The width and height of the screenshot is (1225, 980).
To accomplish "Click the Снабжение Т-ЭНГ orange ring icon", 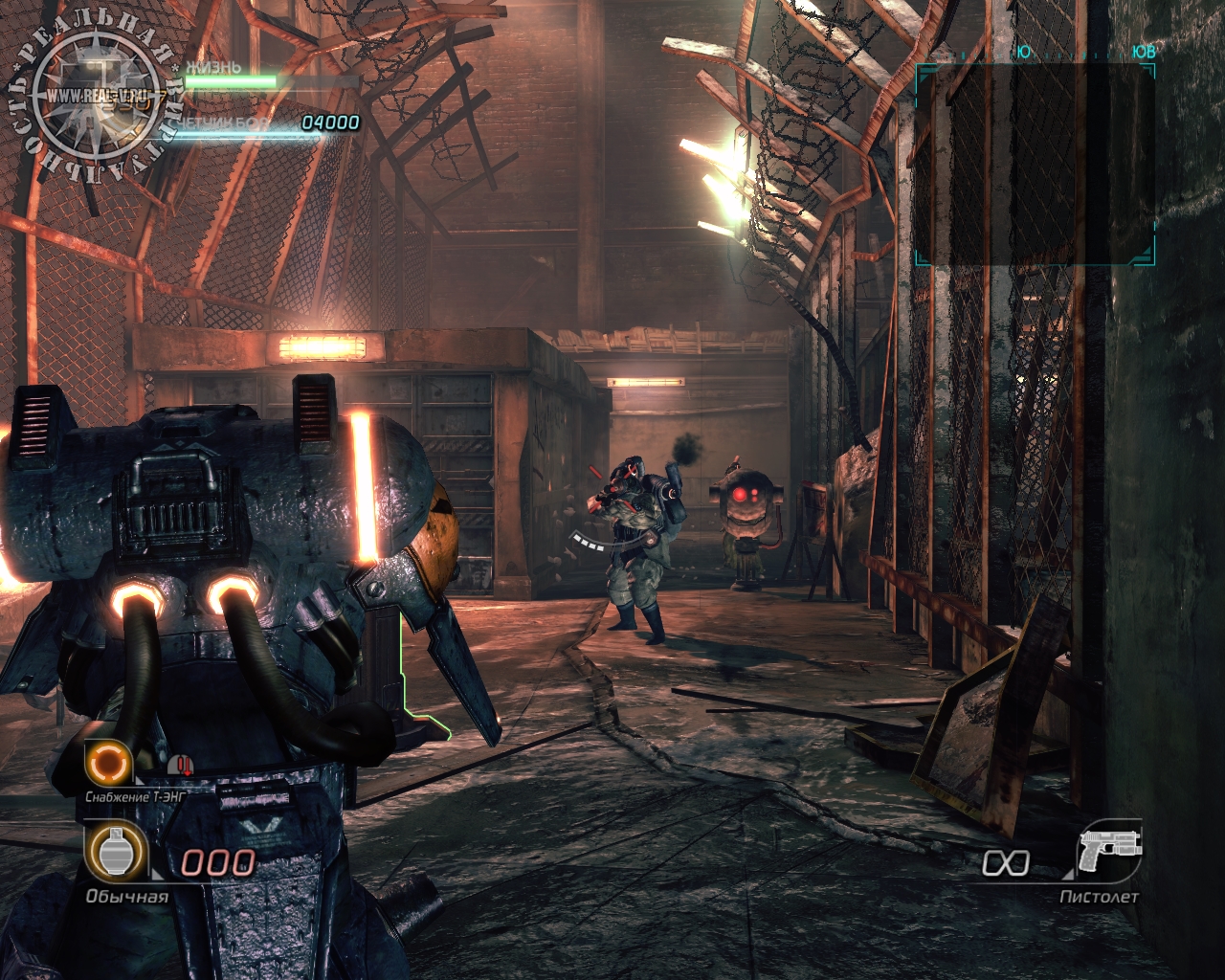I will click(107, 763).
